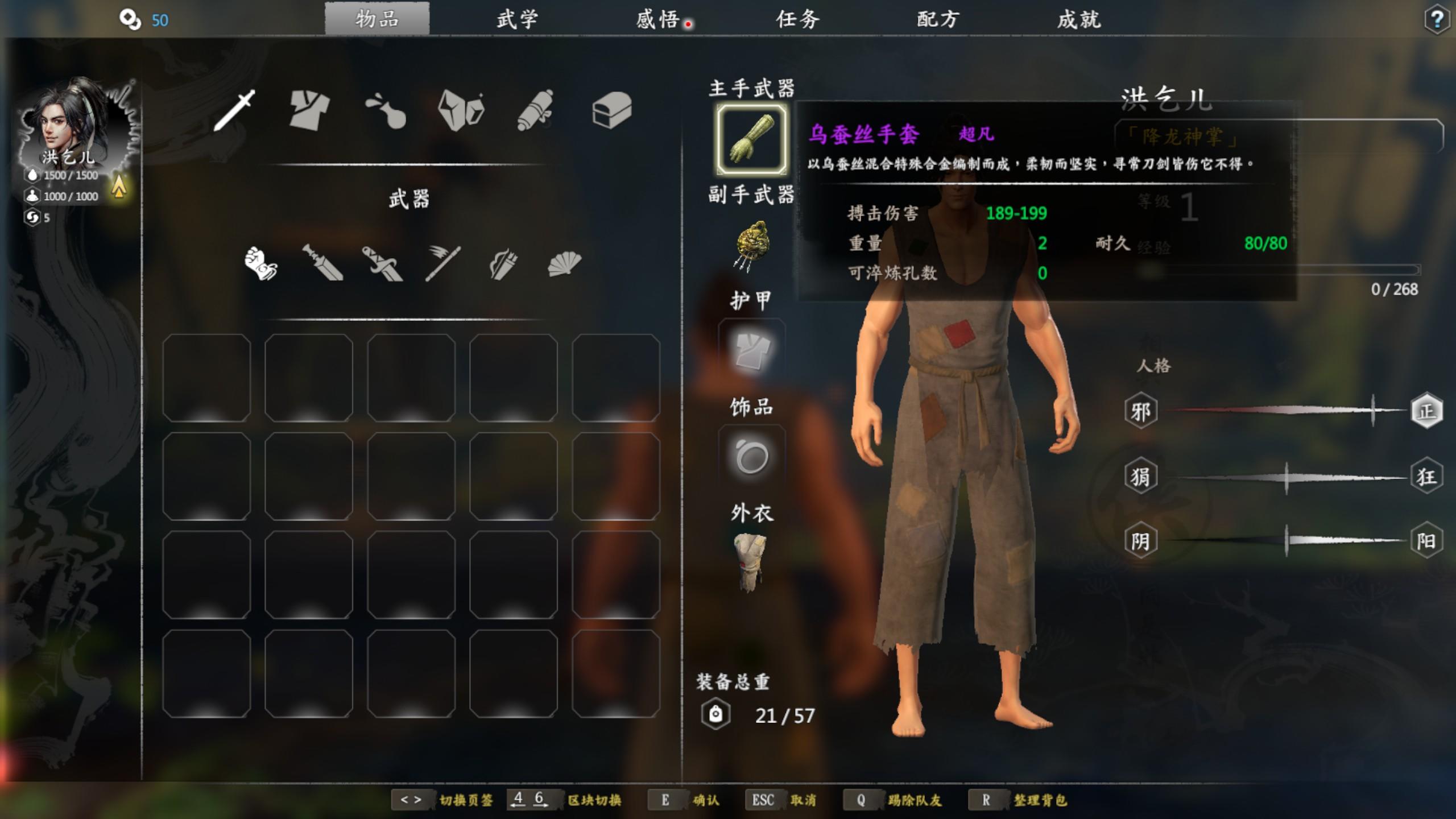Open the 感悟 tab
The height and width of the screenshot is (819, 1456).
[658, 20]
